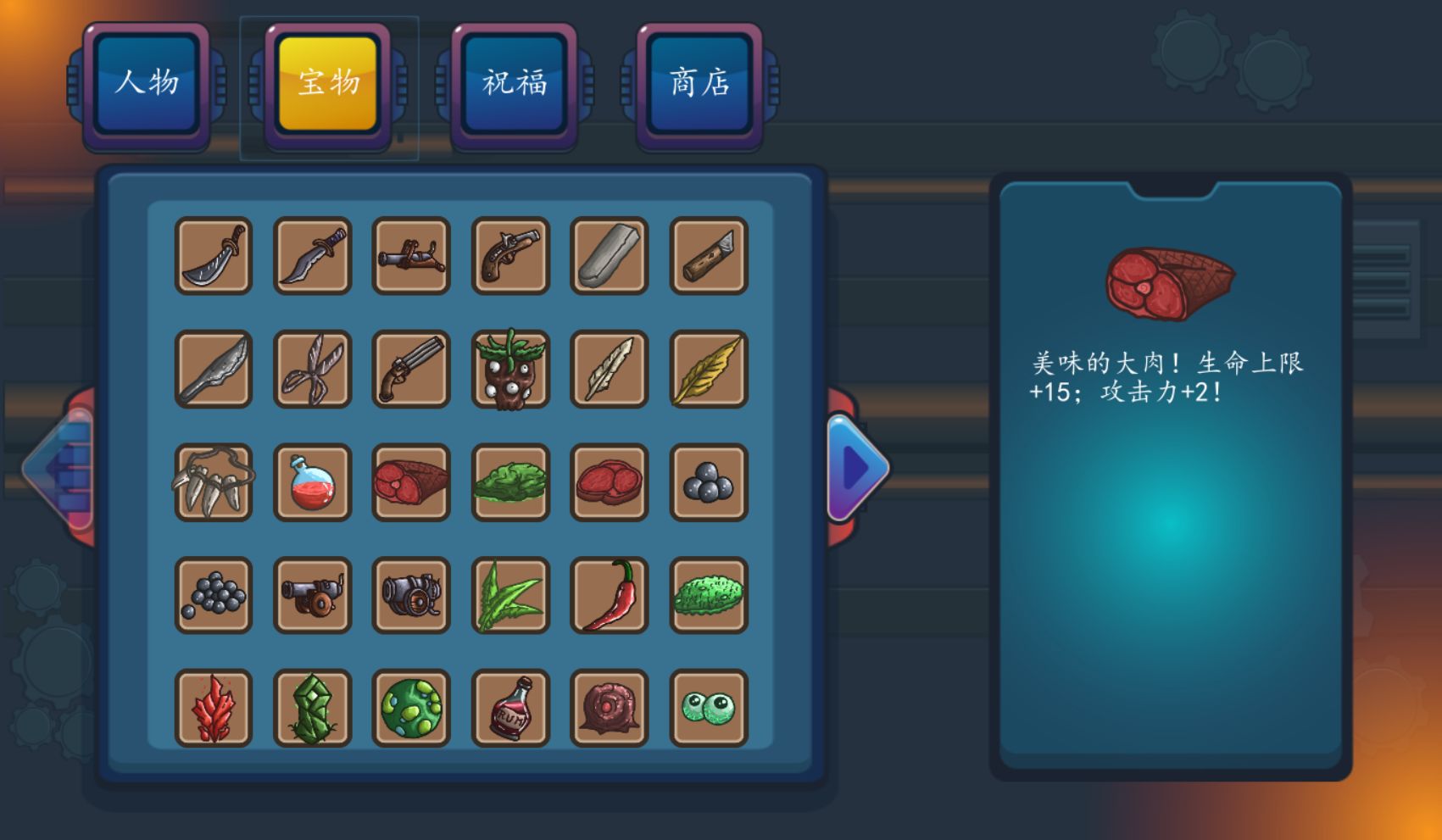Switch to the 商店 tab
The height and width of the screenshot is (840, 1442).
[697, 83]
